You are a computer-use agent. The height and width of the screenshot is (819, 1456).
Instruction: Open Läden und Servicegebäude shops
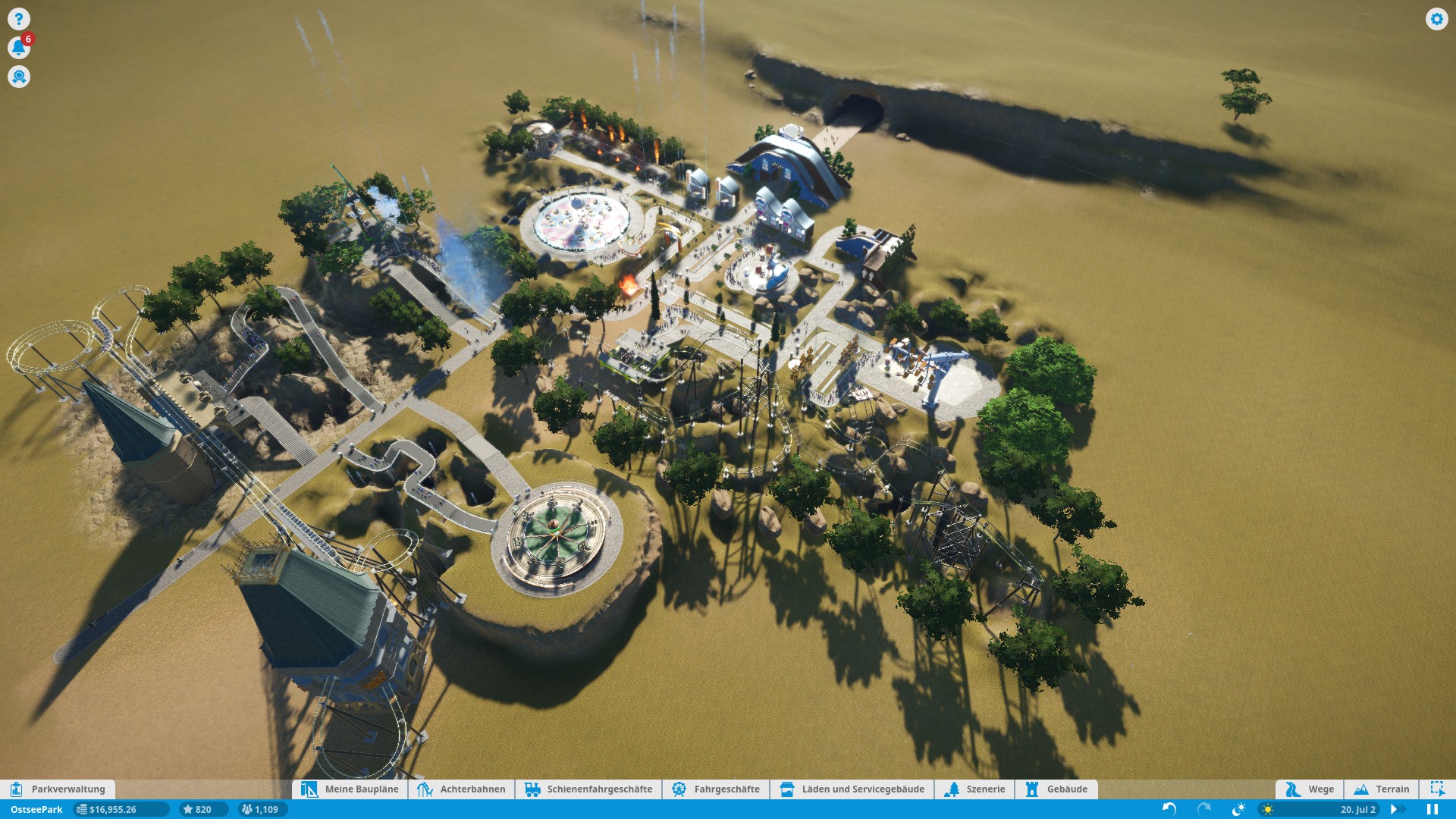tap(852, 789)
